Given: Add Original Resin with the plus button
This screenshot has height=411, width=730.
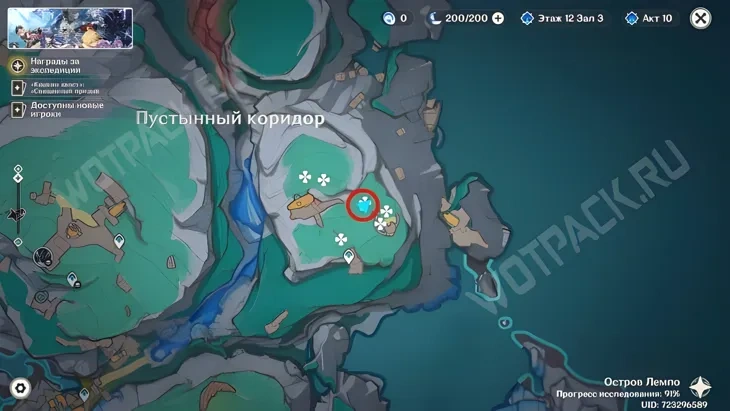Looking at the screenshot, I should [498, 18].
